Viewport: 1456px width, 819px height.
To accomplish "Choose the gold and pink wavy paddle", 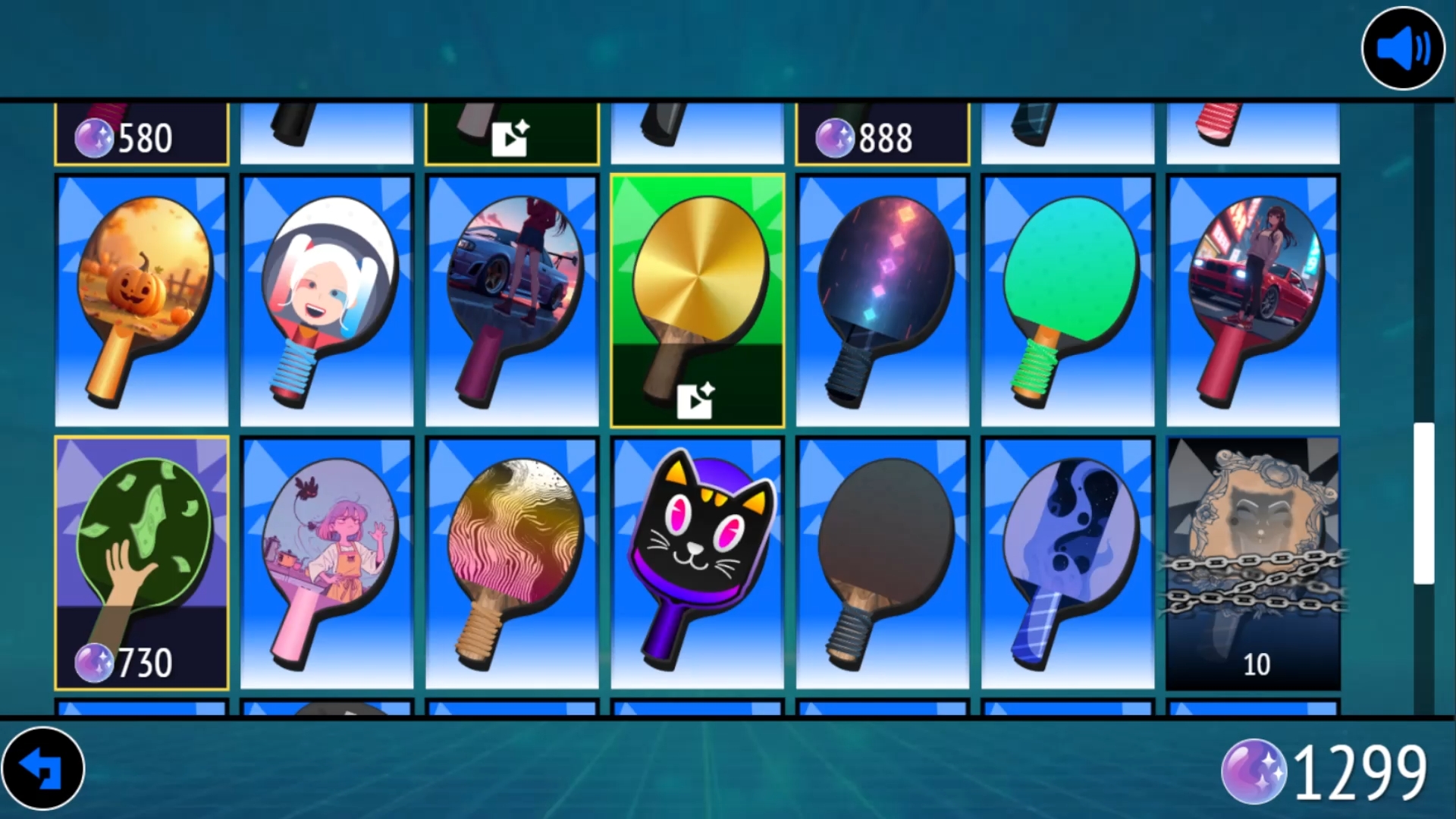I will pos(512,563).
